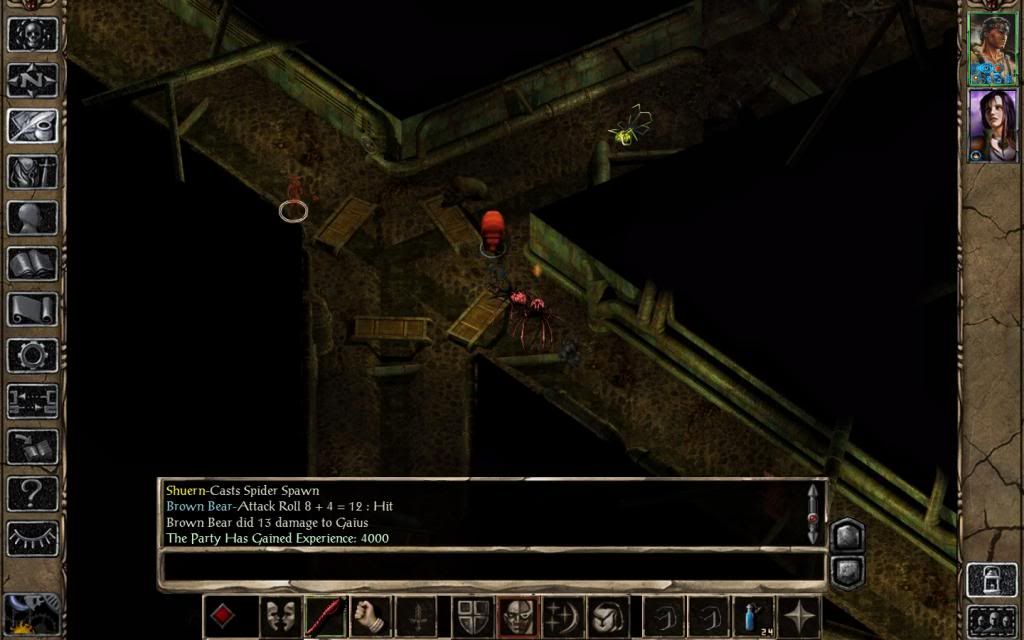Screen dimensions: 1024x640
Task: Open the options menu via the gear icon
Action: [x=32, y=355]
